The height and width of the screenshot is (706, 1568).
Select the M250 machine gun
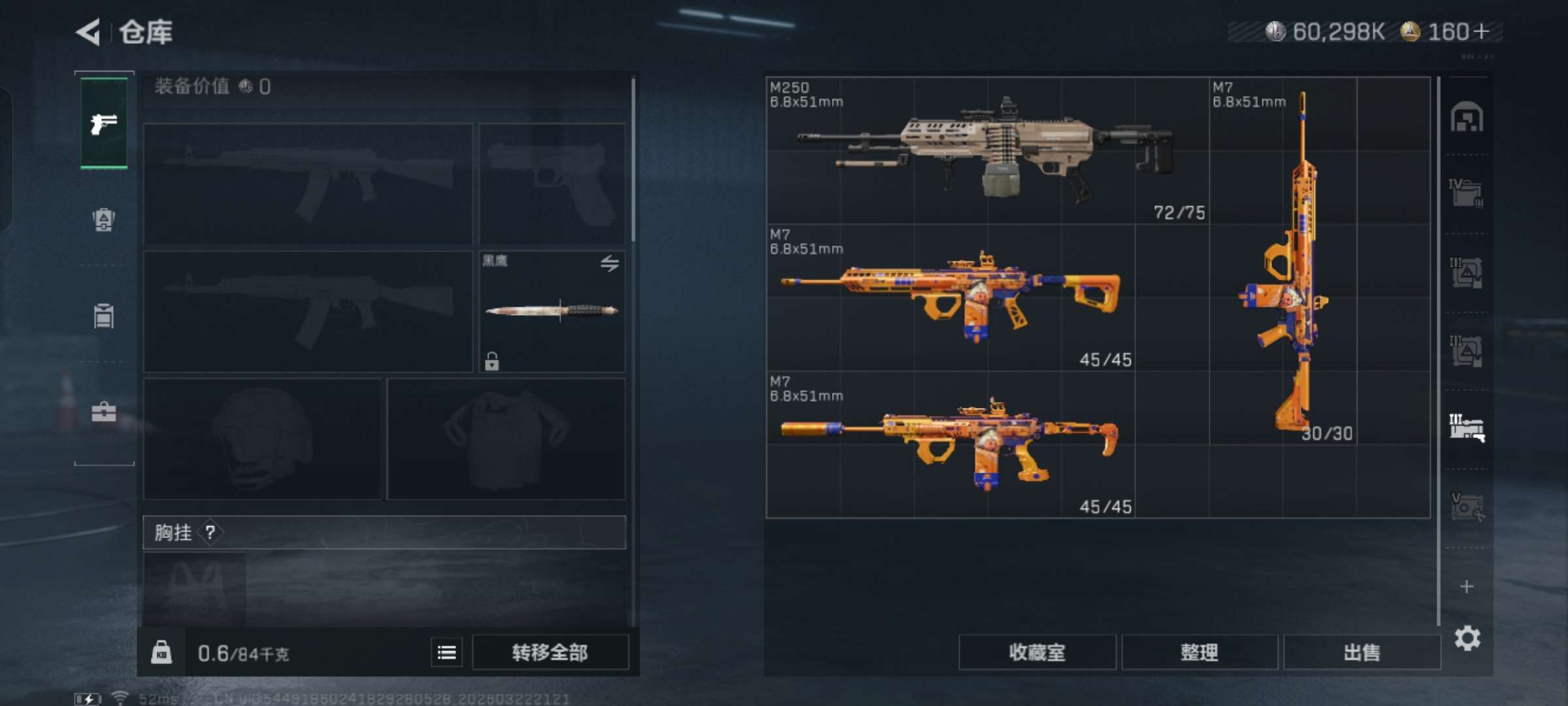pos(987,150)
